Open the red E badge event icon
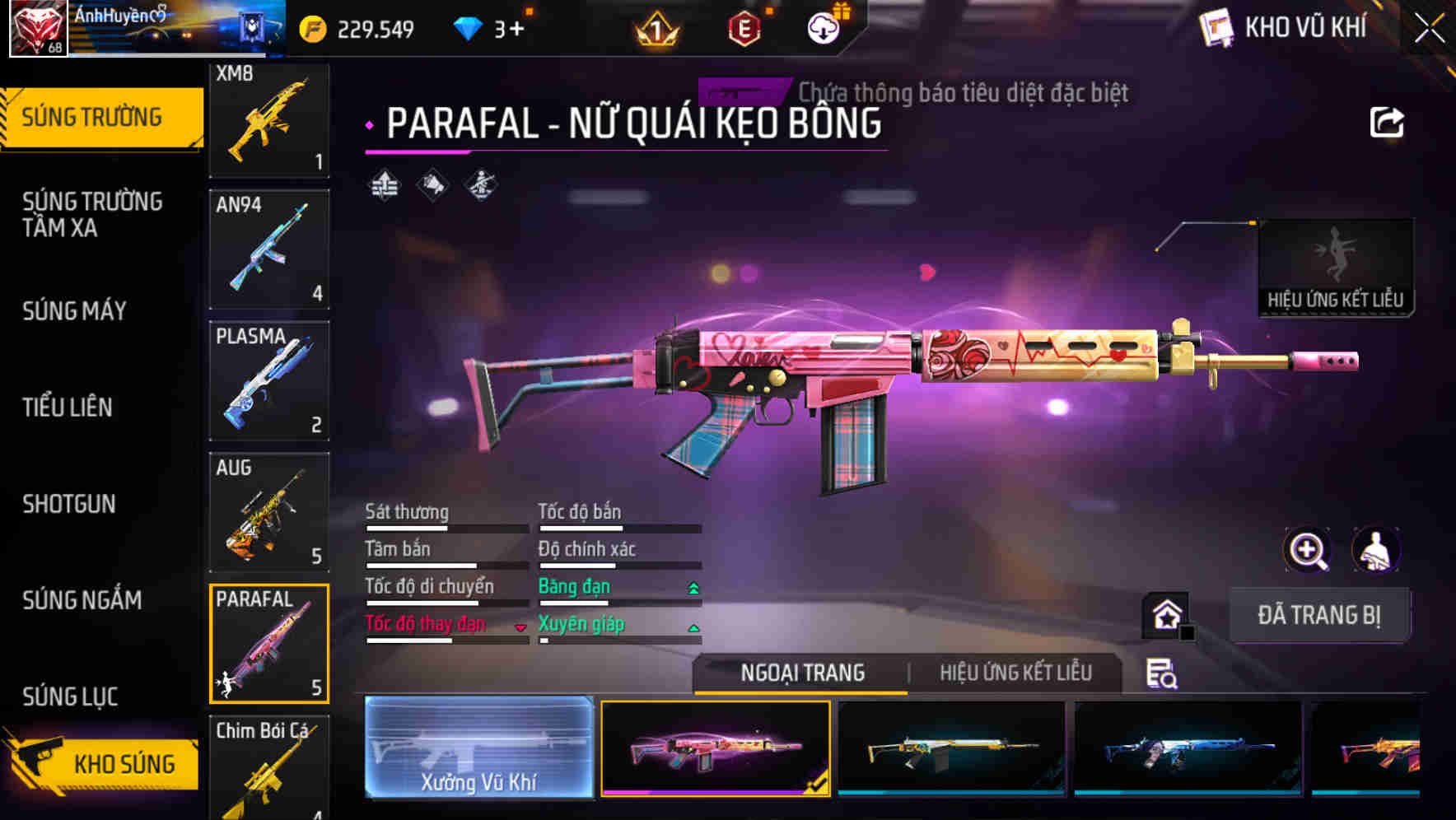Viewport: 1456px width, 820px height. click(x=744, y=27)
